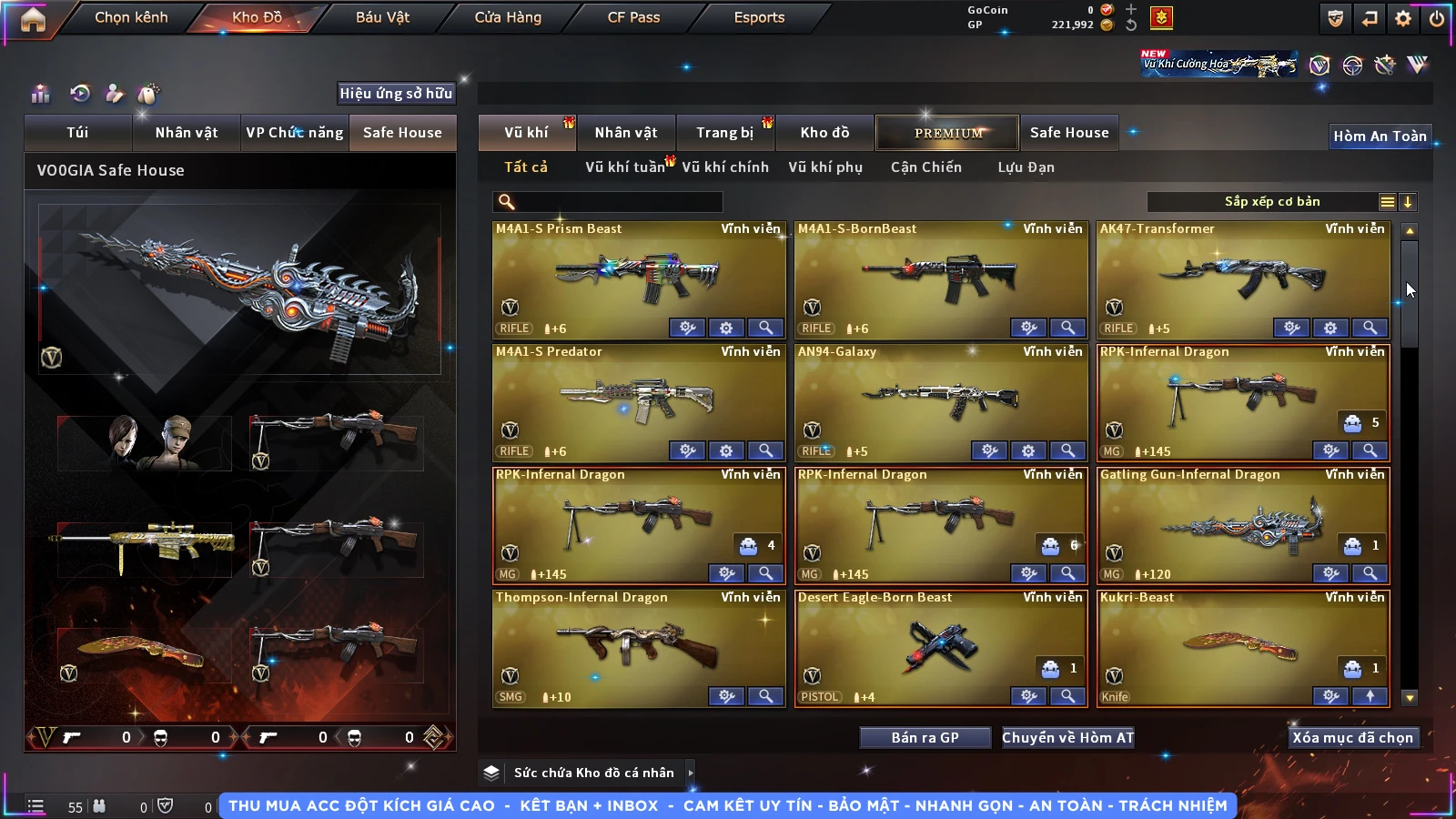Open the CF Pass page

click(633, 17)
